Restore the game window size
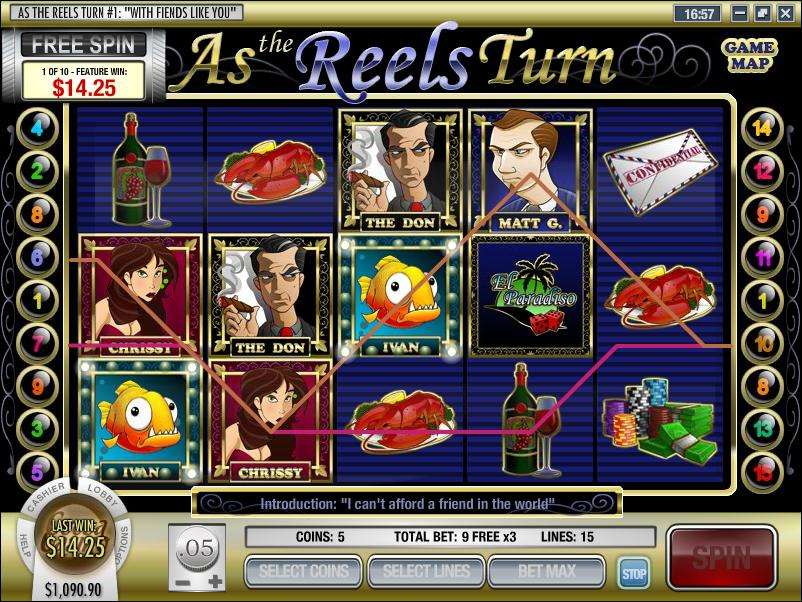The width and height of the screenshot is (802, 602). click(x=762, y=14)
